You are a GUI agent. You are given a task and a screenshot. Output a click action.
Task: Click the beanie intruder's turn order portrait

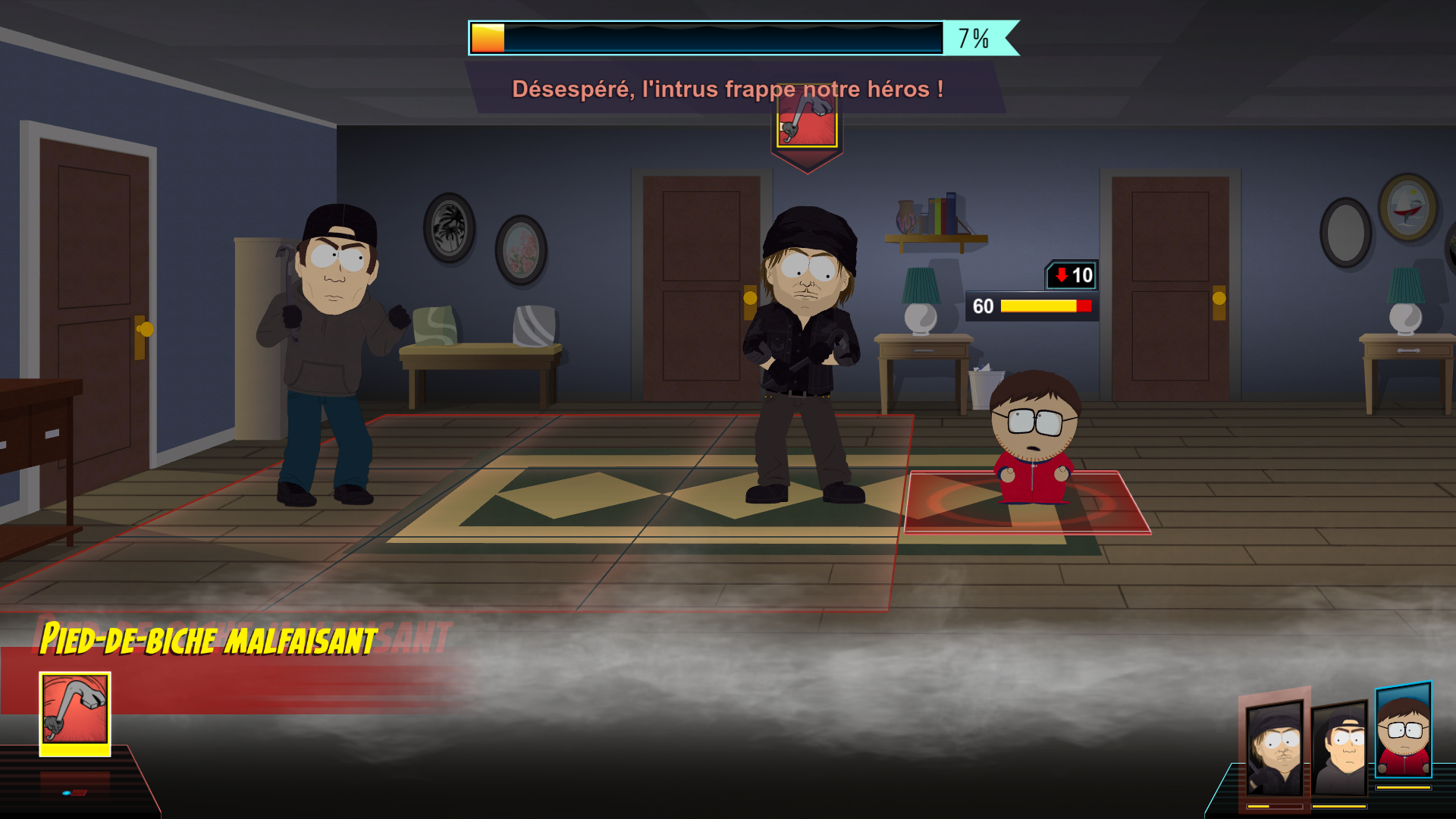point(1275,748)
